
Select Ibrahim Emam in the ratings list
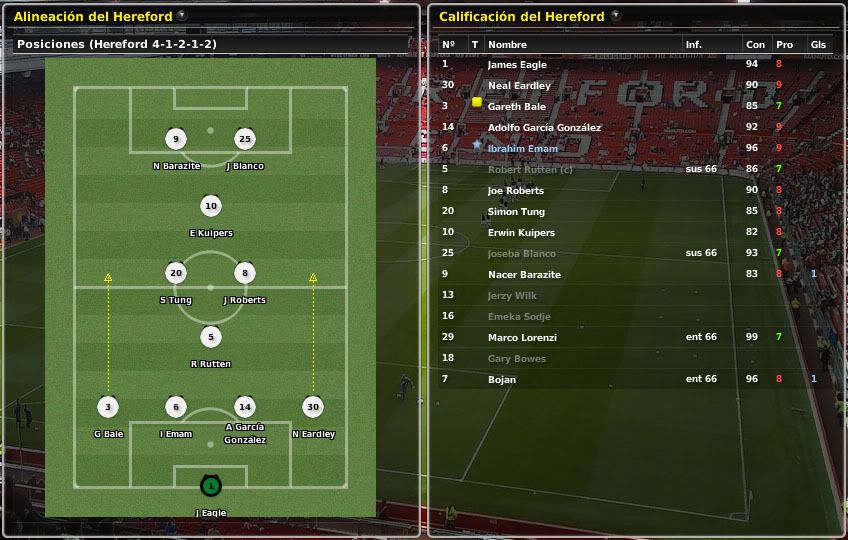click(522, 149)
